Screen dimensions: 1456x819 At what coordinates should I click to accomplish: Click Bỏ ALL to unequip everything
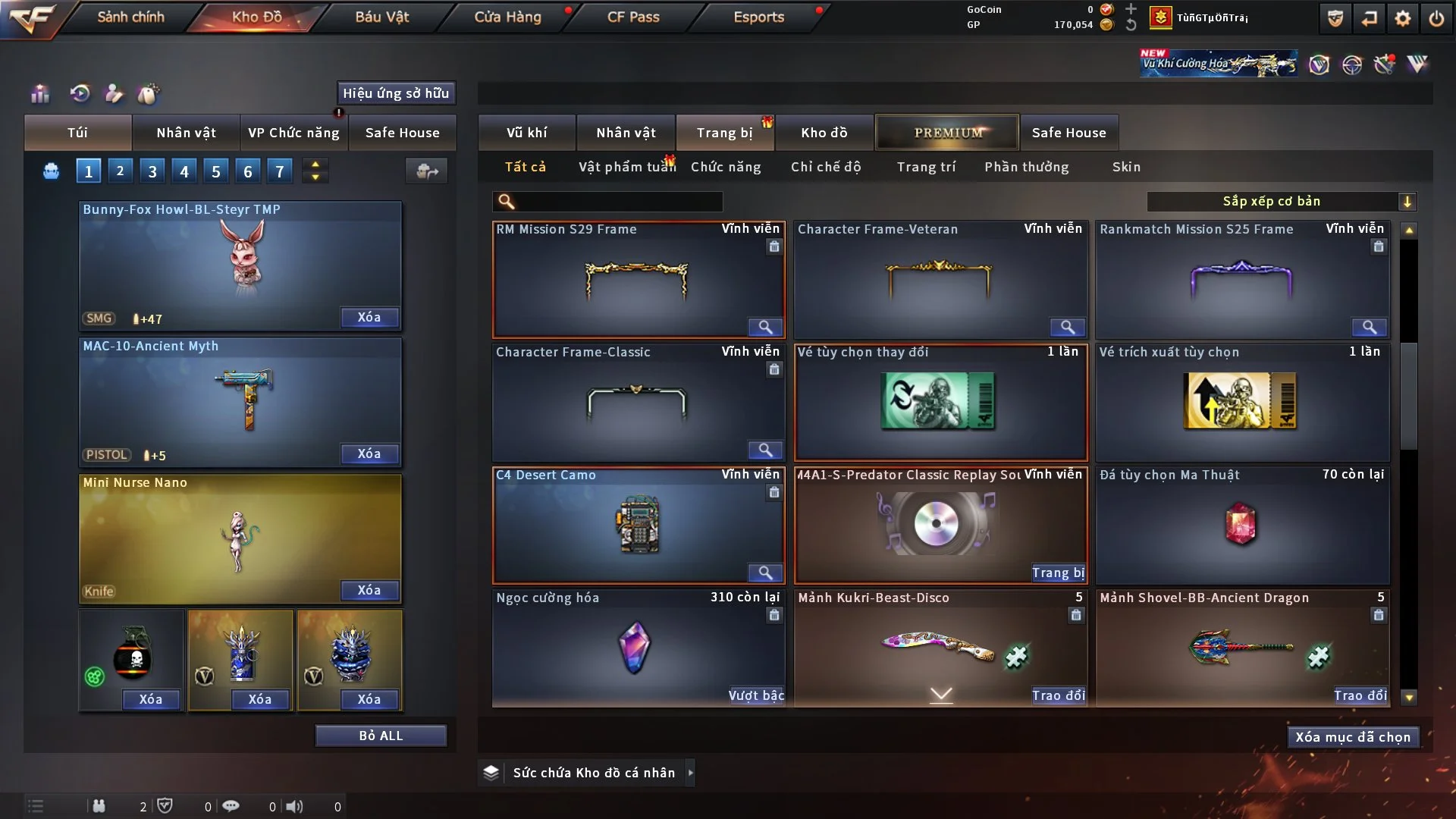click(381, 736)
